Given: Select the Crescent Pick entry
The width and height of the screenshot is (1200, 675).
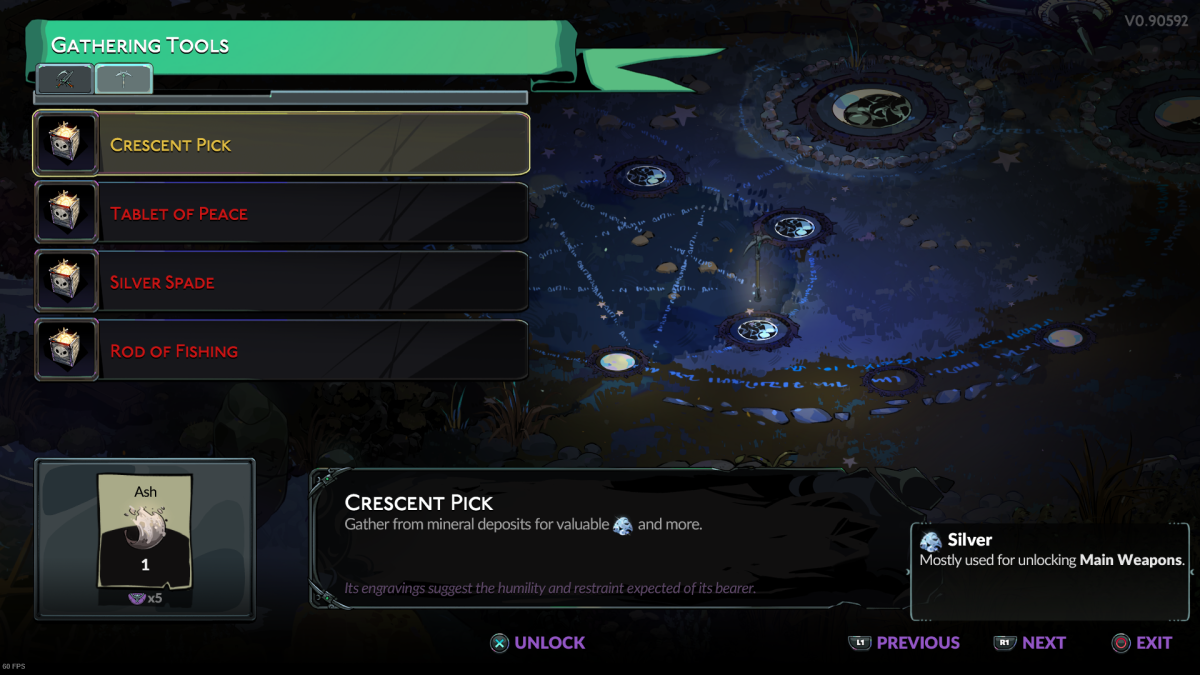Looking at the screenshot, I should (x=282, y=144).
